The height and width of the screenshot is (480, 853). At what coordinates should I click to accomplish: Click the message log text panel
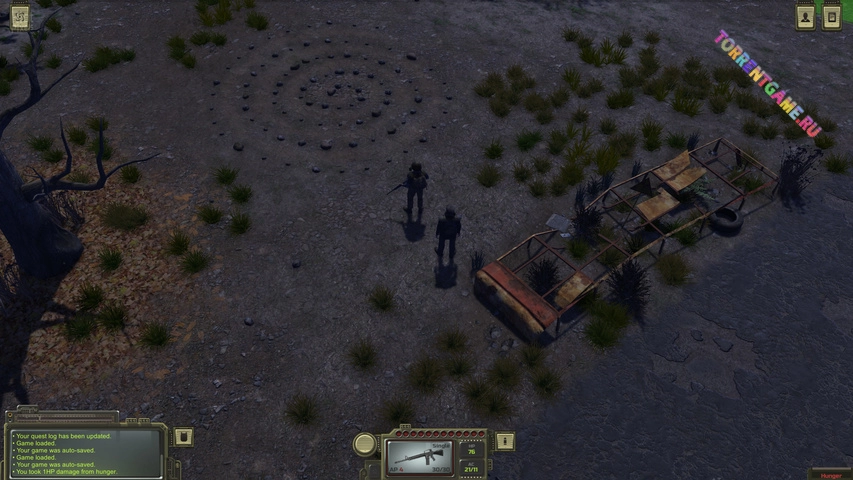[85, 453]
